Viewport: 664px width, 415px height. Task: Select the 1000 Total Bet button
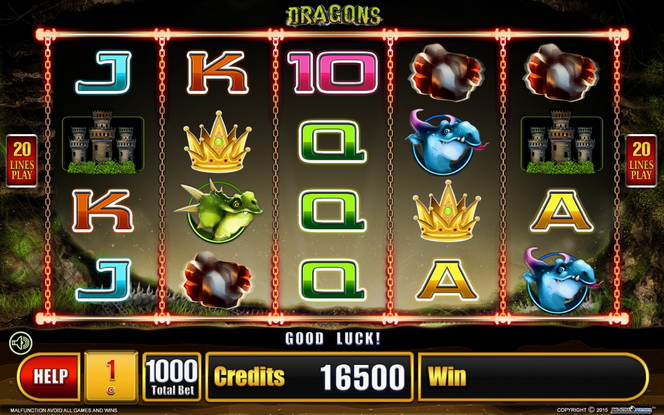pos(171,376)
